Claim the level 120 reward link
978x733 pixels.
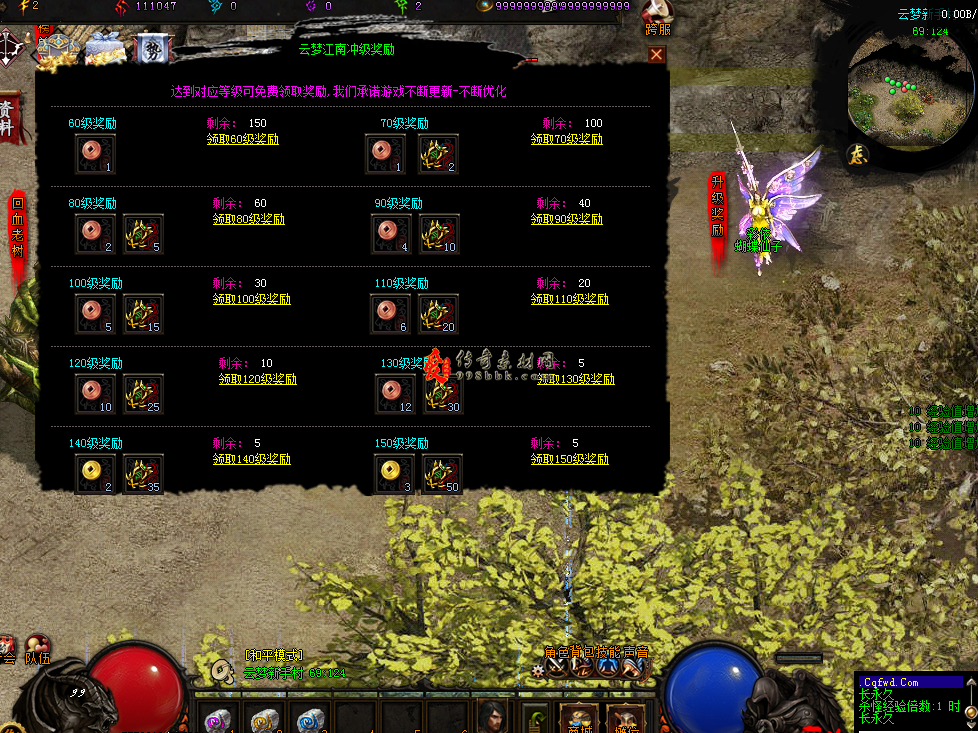tap(258, 379)
